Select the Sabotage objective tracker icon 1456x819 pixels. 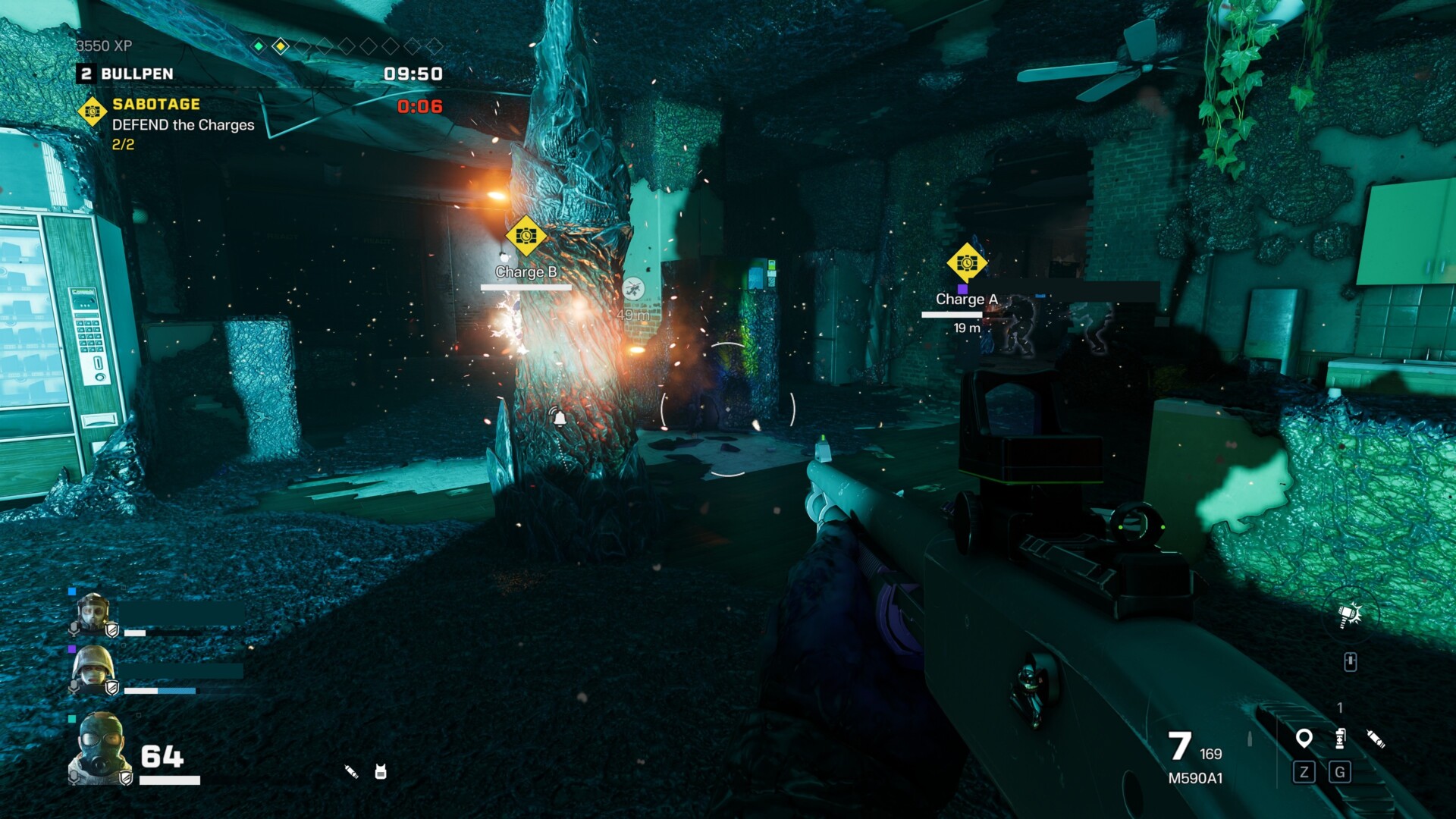coord(93,111)
